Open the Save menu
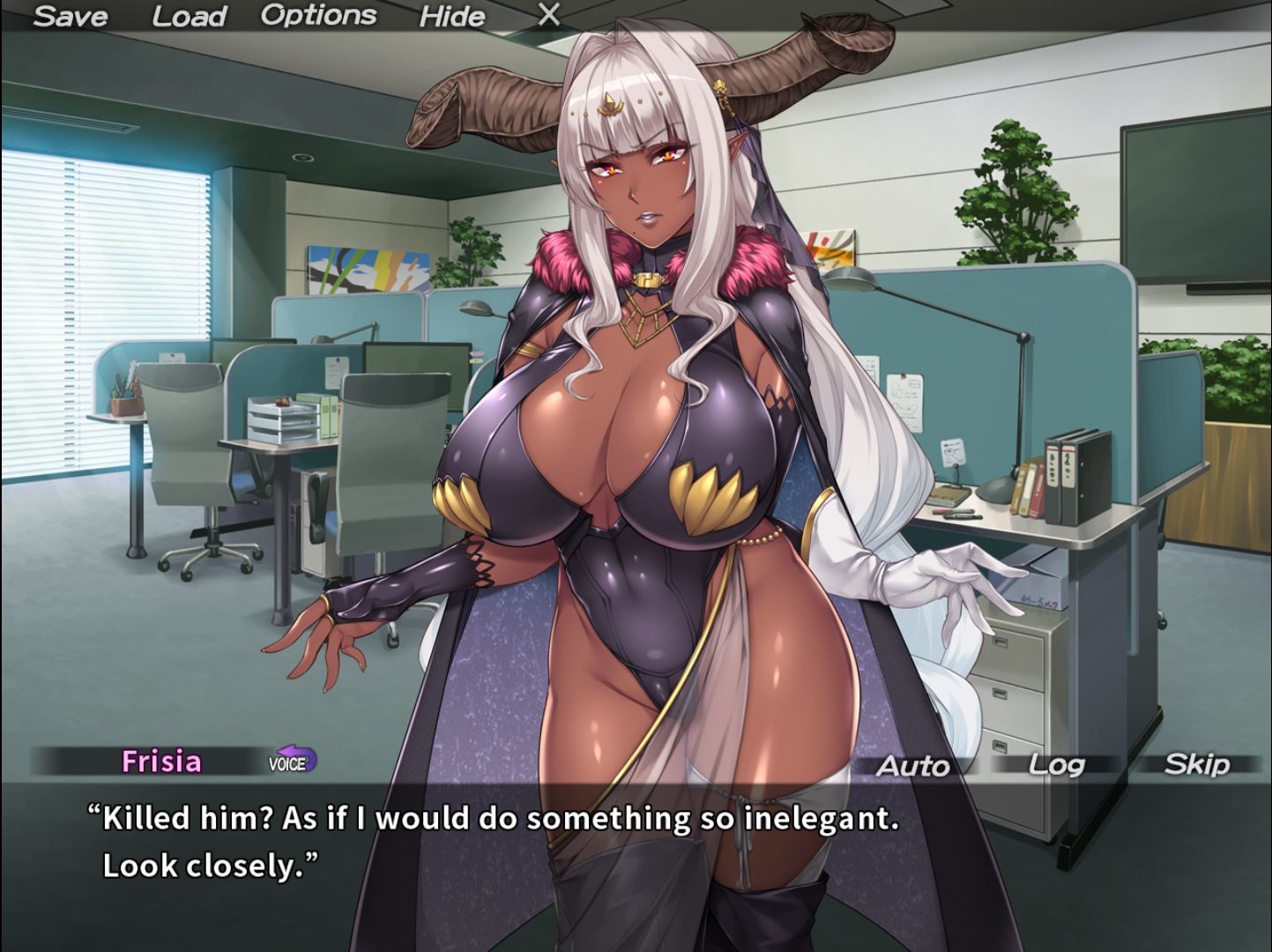The image size is (1272, 952). [x=70, y=16]
